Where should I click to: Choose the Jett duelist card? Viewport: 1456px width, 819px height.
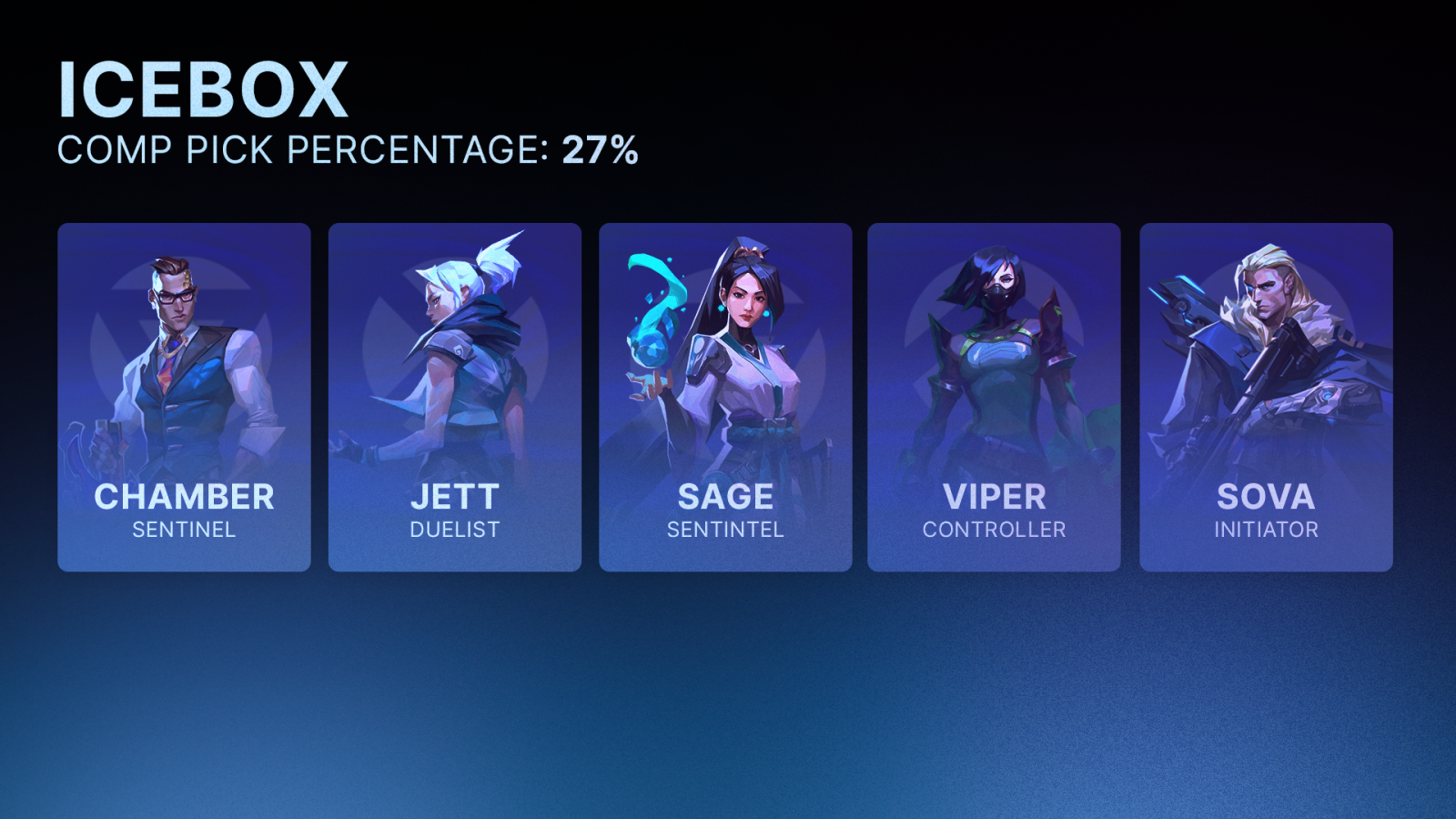454,397
